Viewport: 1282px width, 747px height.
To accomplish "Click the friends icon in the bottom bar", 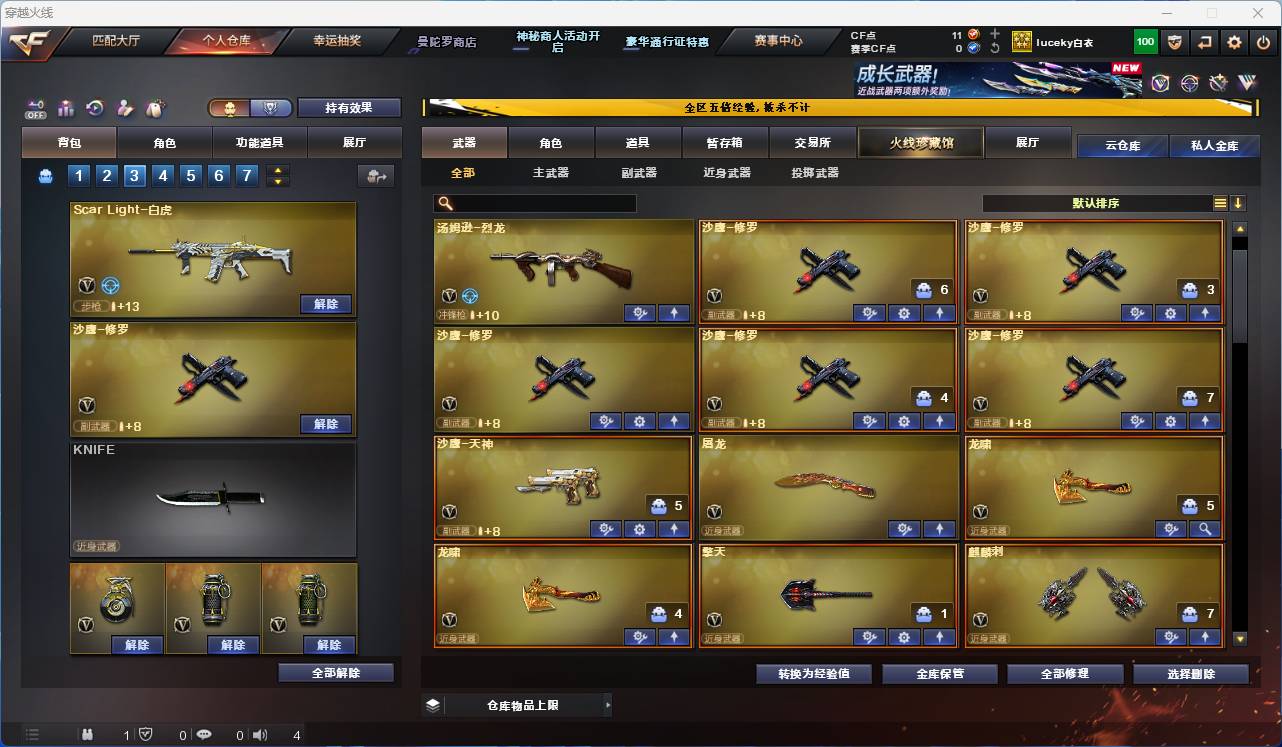I will 89,734.
